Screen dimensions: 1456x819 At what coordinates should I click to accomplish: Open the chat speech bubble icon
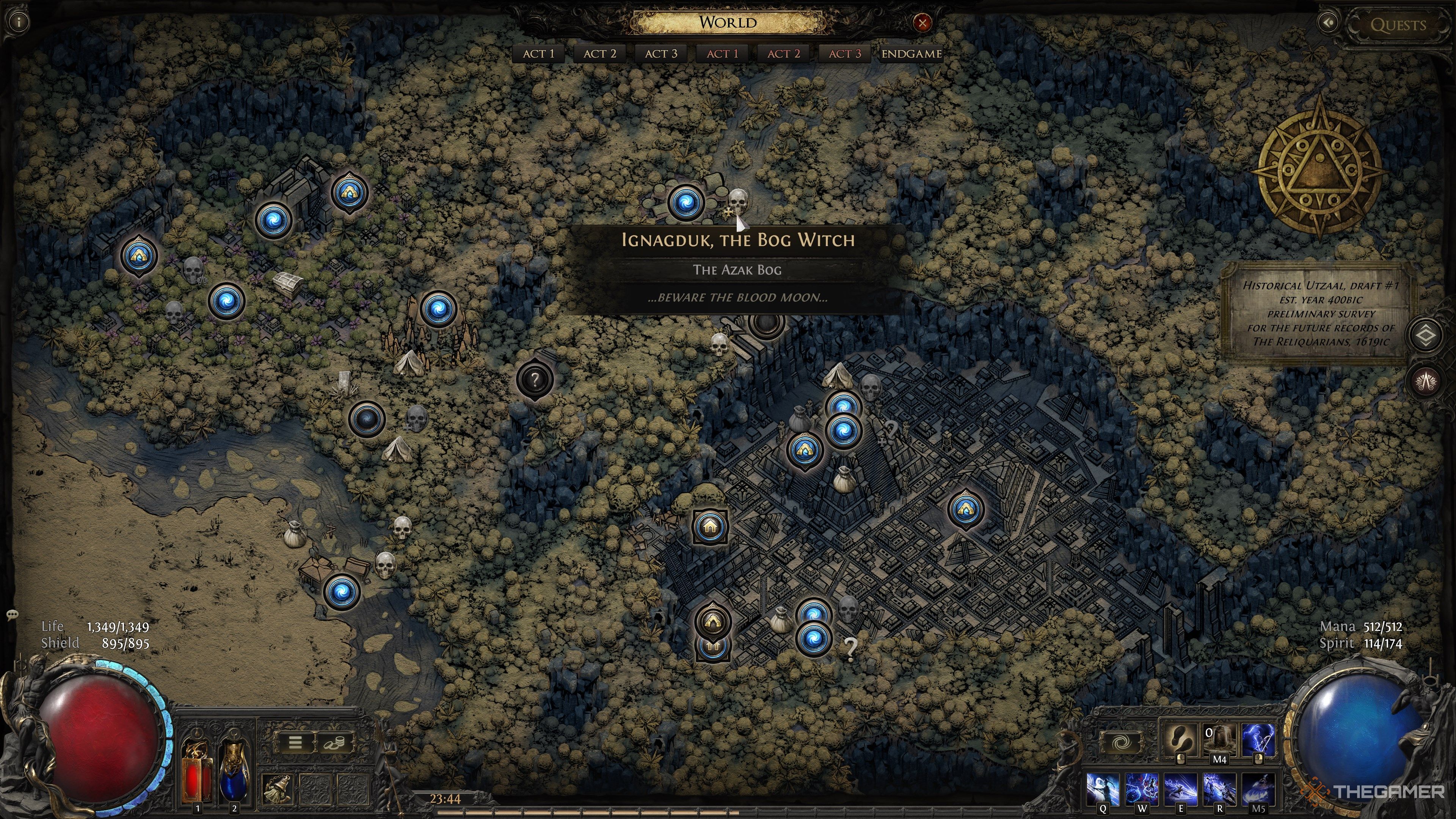[12, 614]
